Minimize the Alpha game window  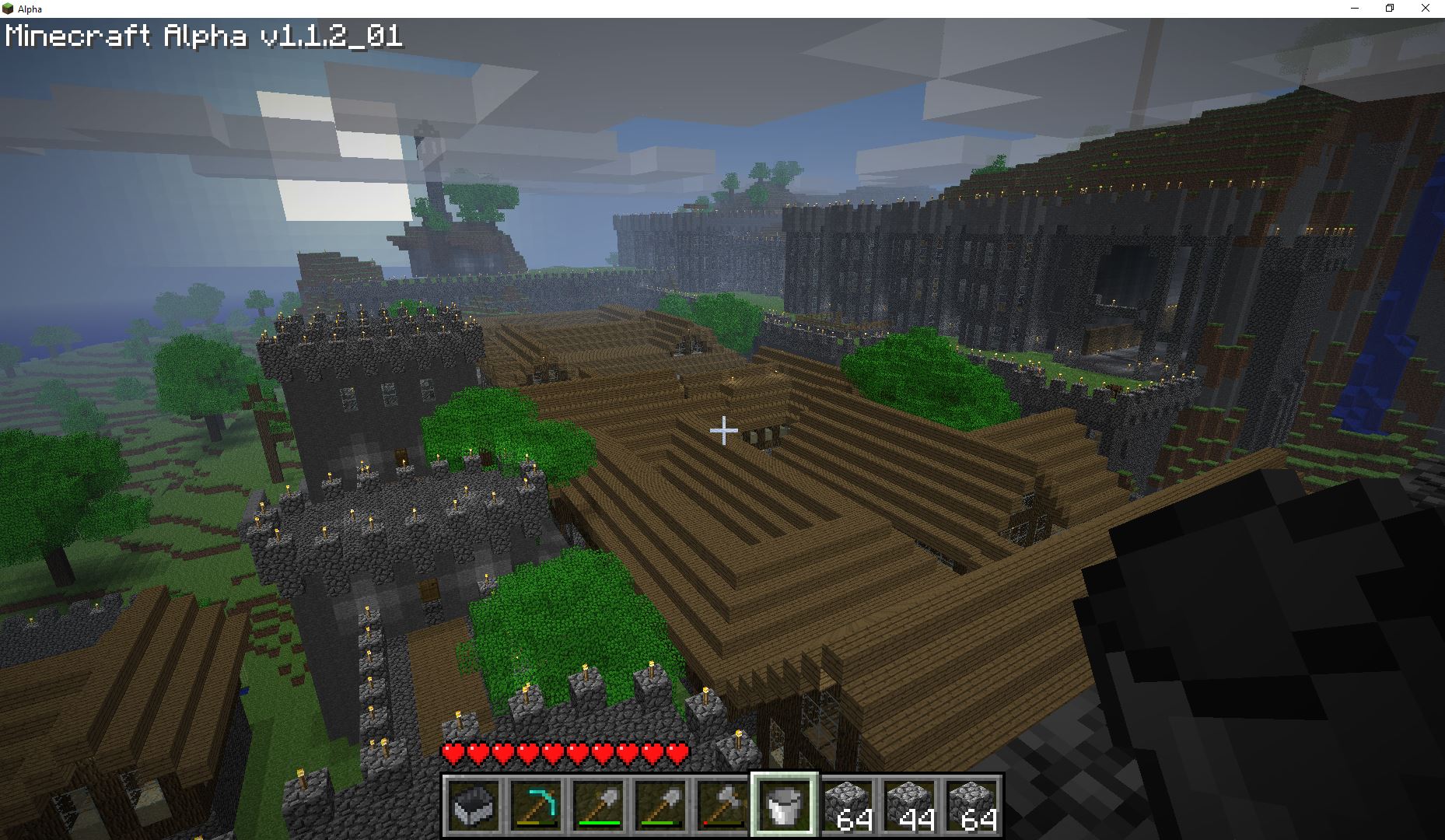point(1355,9)
